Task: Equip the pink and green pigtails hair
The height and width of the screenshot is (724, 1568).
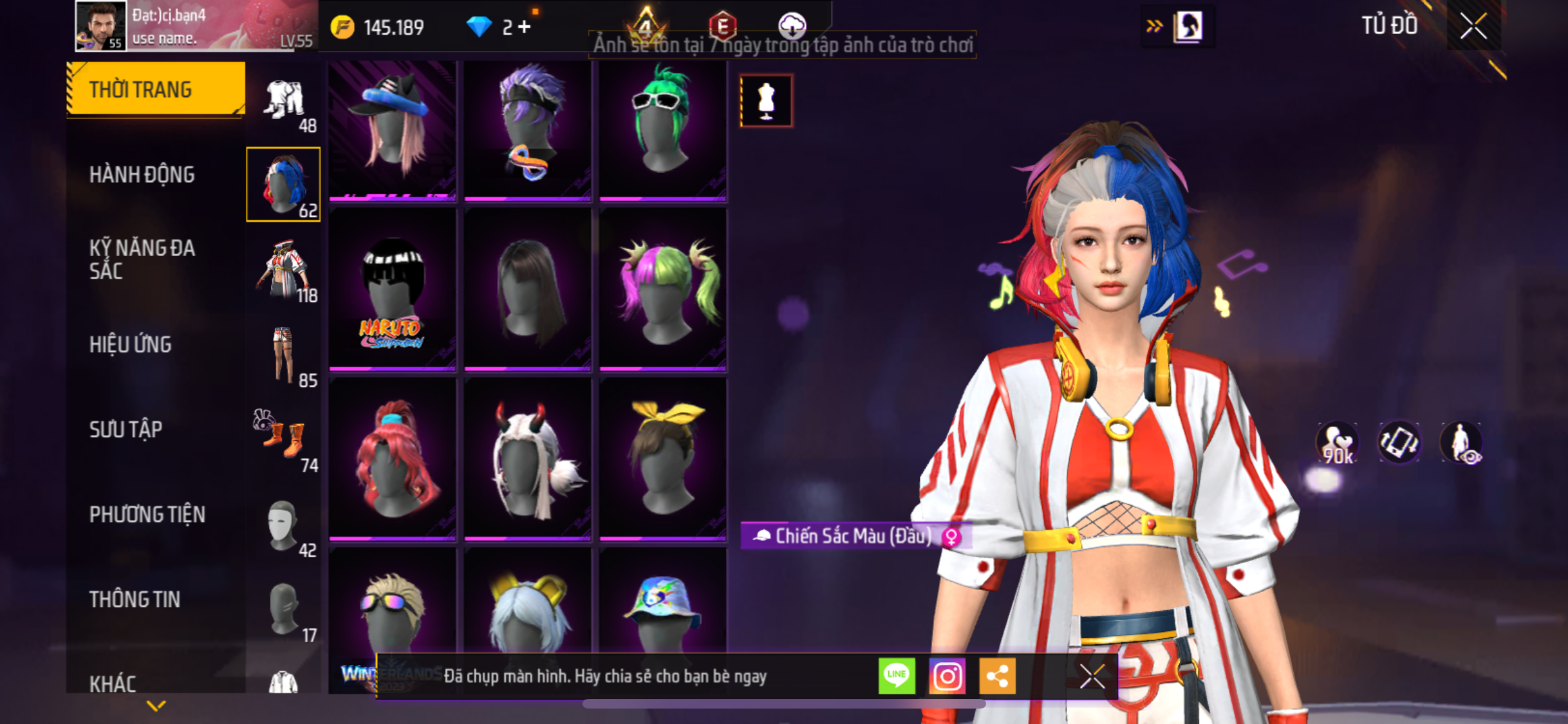Action: (x=662, y=289)
